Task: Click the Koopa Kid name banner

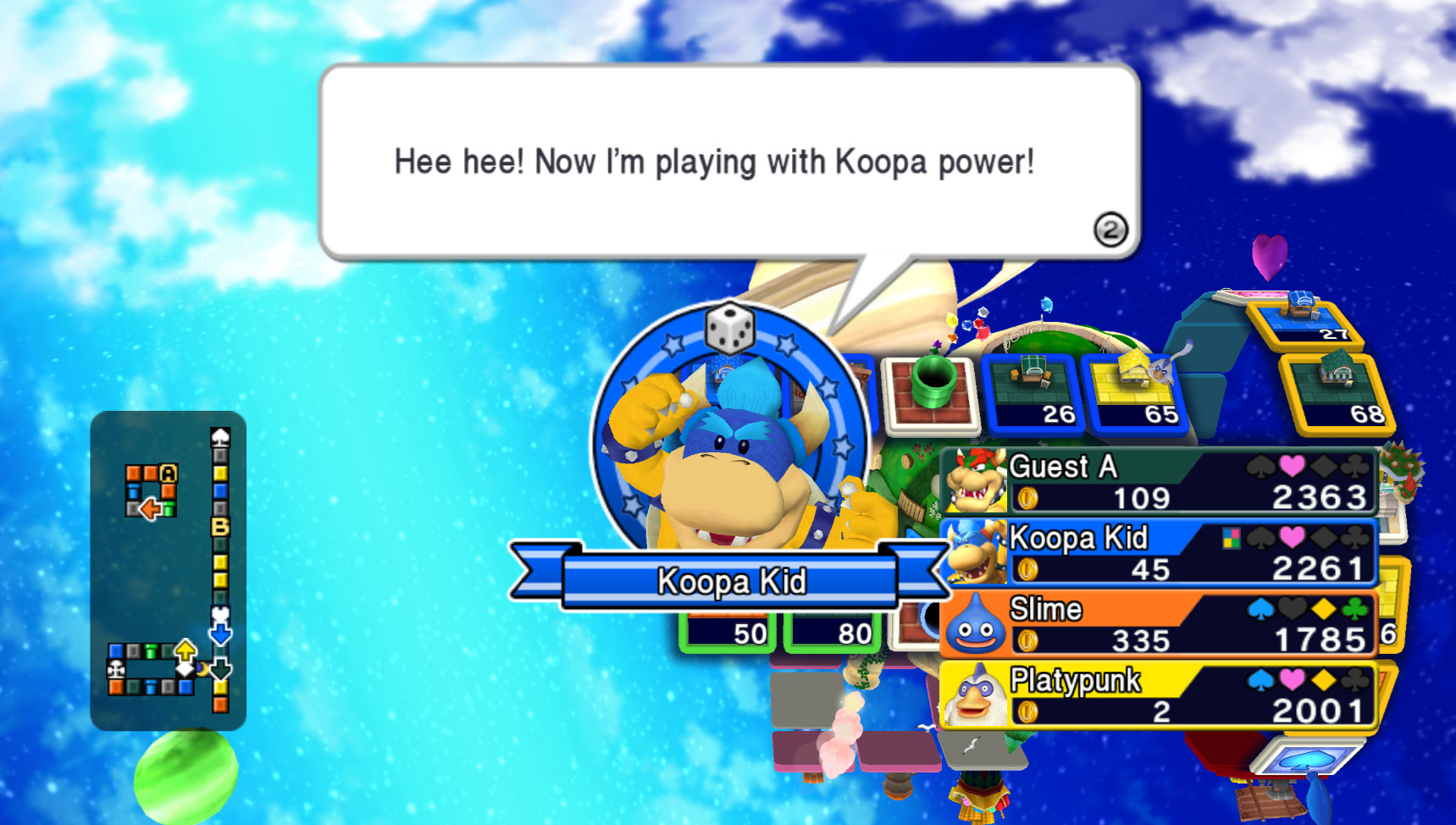Action: tap(730, 579)
